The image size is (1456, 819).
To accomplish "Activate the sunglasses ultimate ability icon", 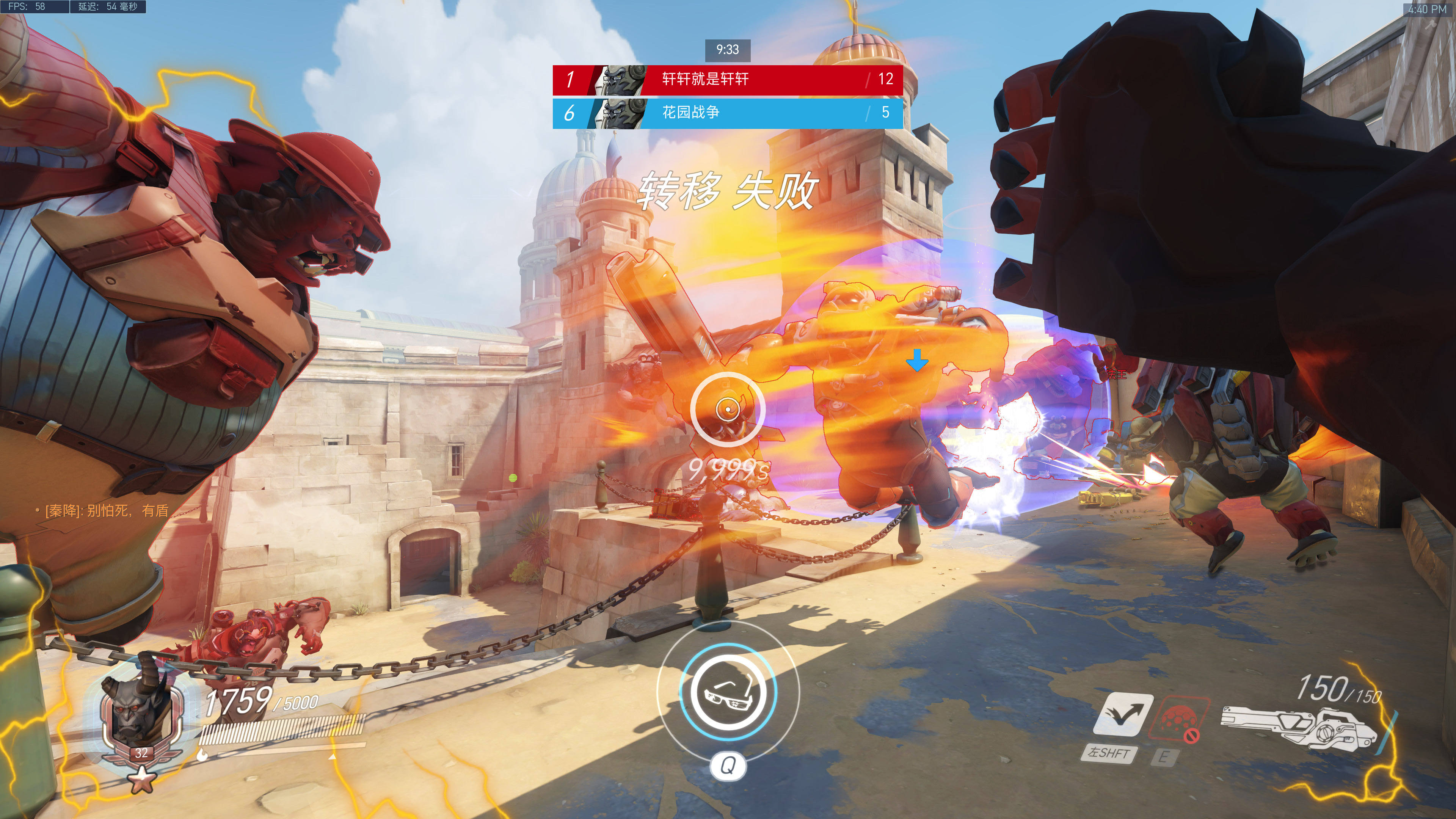I will click(728, 691).
